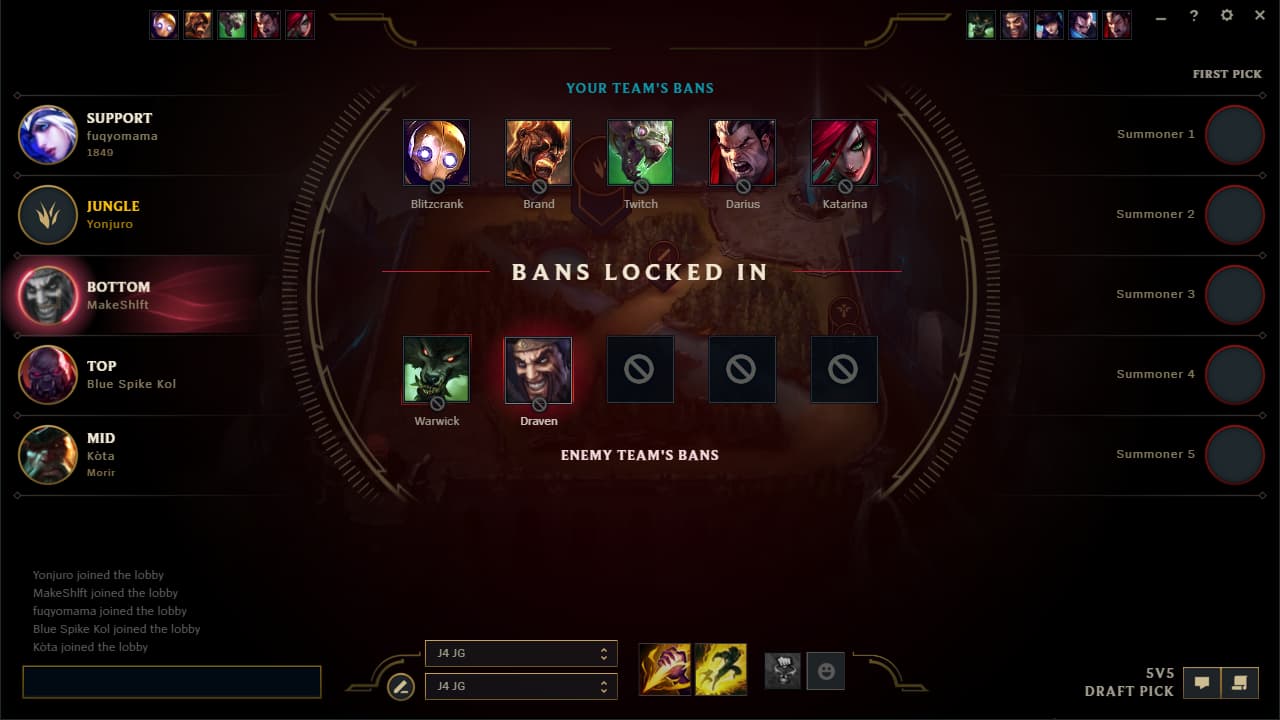Open the notes icon at bottom right
The width and height of the screenshot is (1280, 720).
1241,682
